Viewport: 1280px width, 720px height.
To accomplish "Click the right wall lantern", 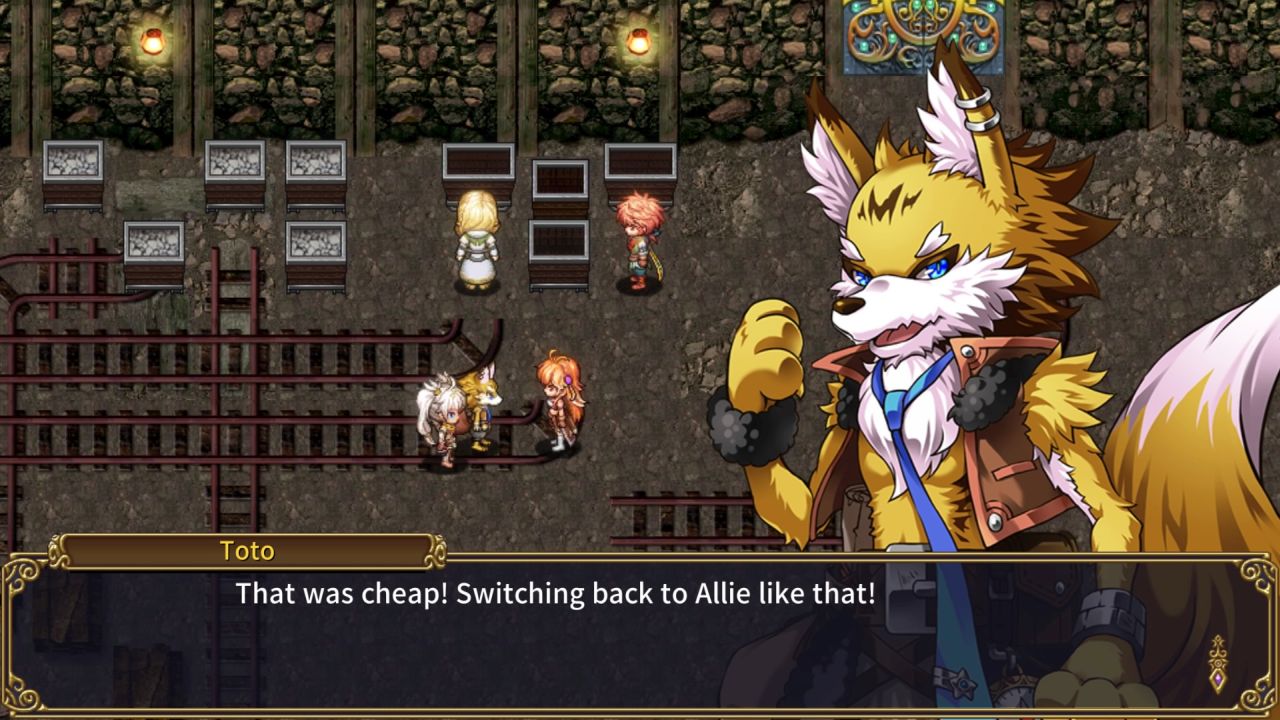I will click(637, 40).
